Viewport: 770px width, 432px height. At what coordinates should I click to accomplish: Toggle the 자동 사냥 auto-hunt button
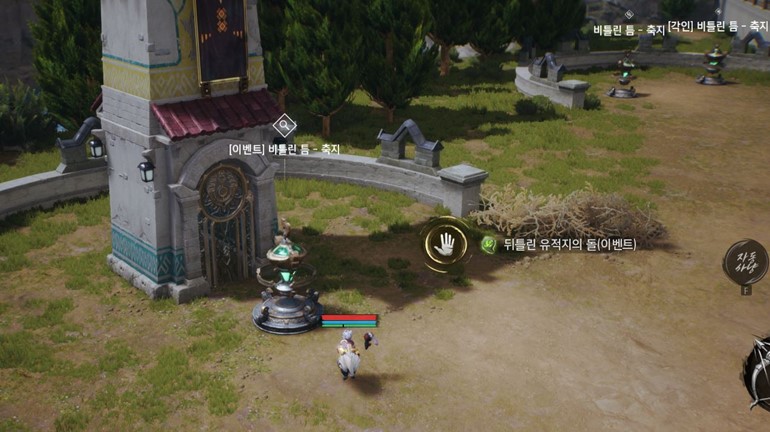tap(745, 263)
